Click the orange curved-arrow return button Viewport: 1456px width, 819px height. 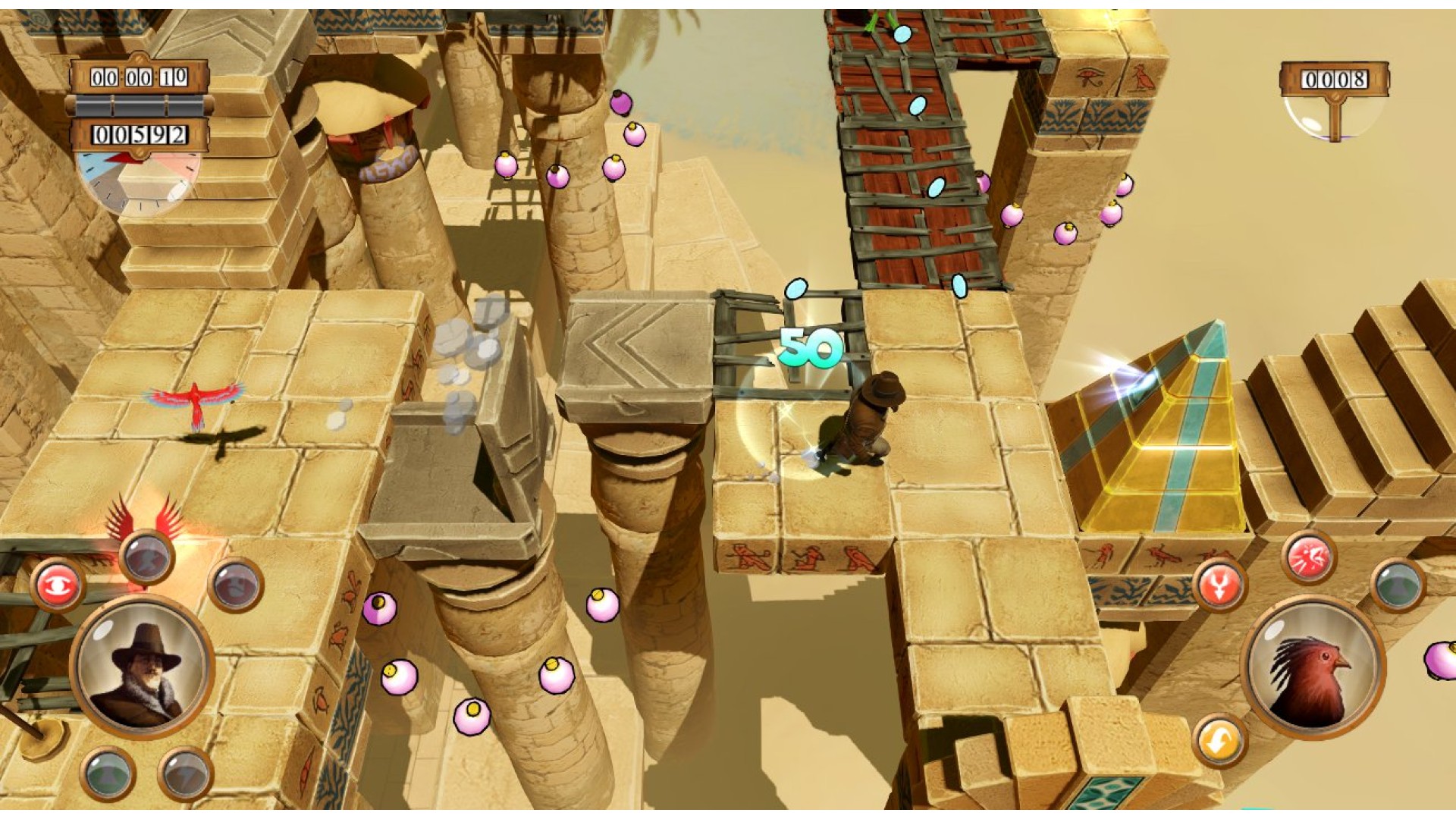pyautogui.click(x=1219, y=741)
